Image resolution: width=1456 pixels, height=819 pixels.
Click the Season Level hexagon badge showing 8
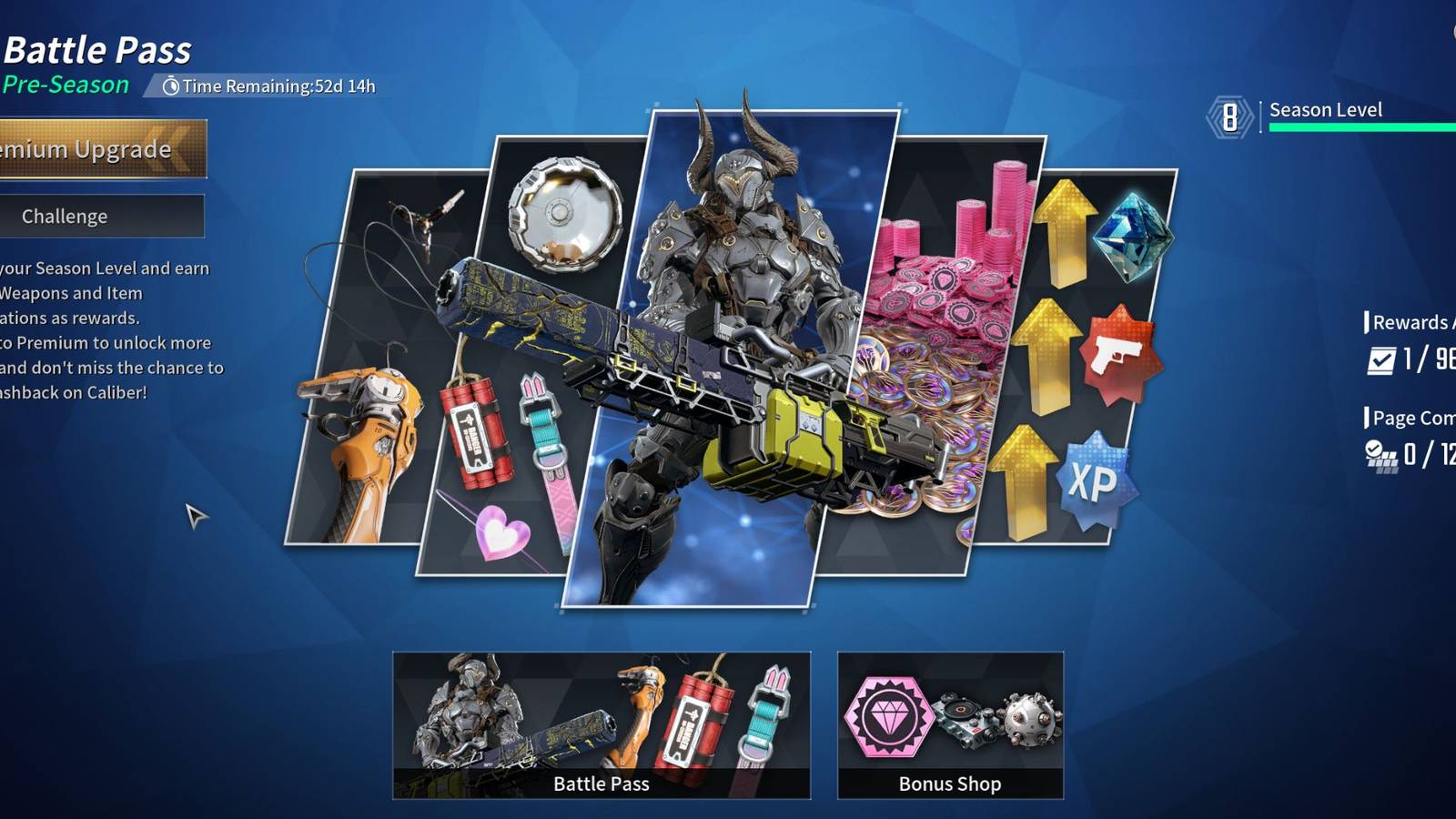[x=1230, y=116]
